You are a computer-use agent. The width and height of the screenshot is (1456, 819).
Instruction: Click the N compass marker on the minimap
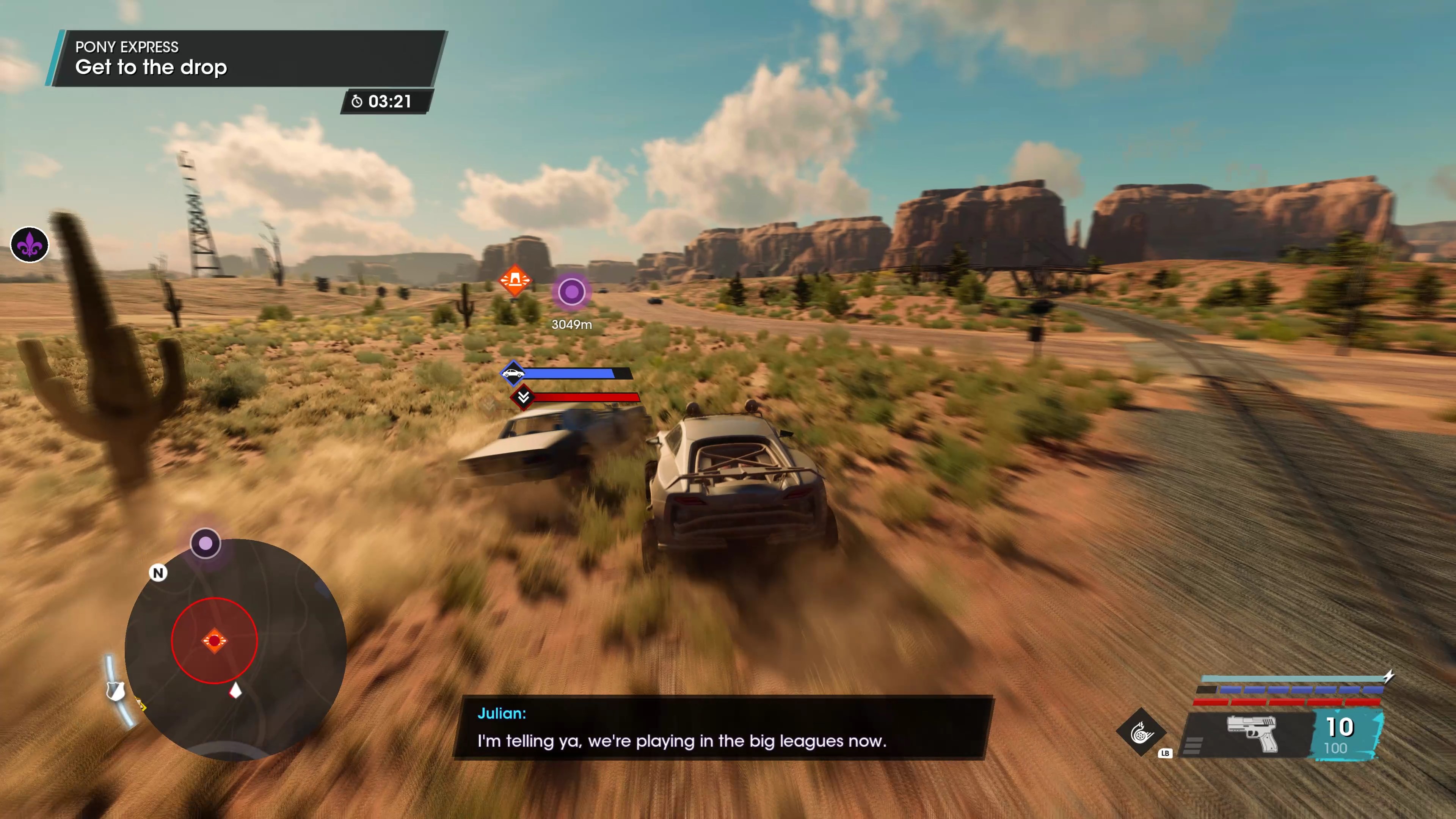pyautogui.click(x=158, y=573)
